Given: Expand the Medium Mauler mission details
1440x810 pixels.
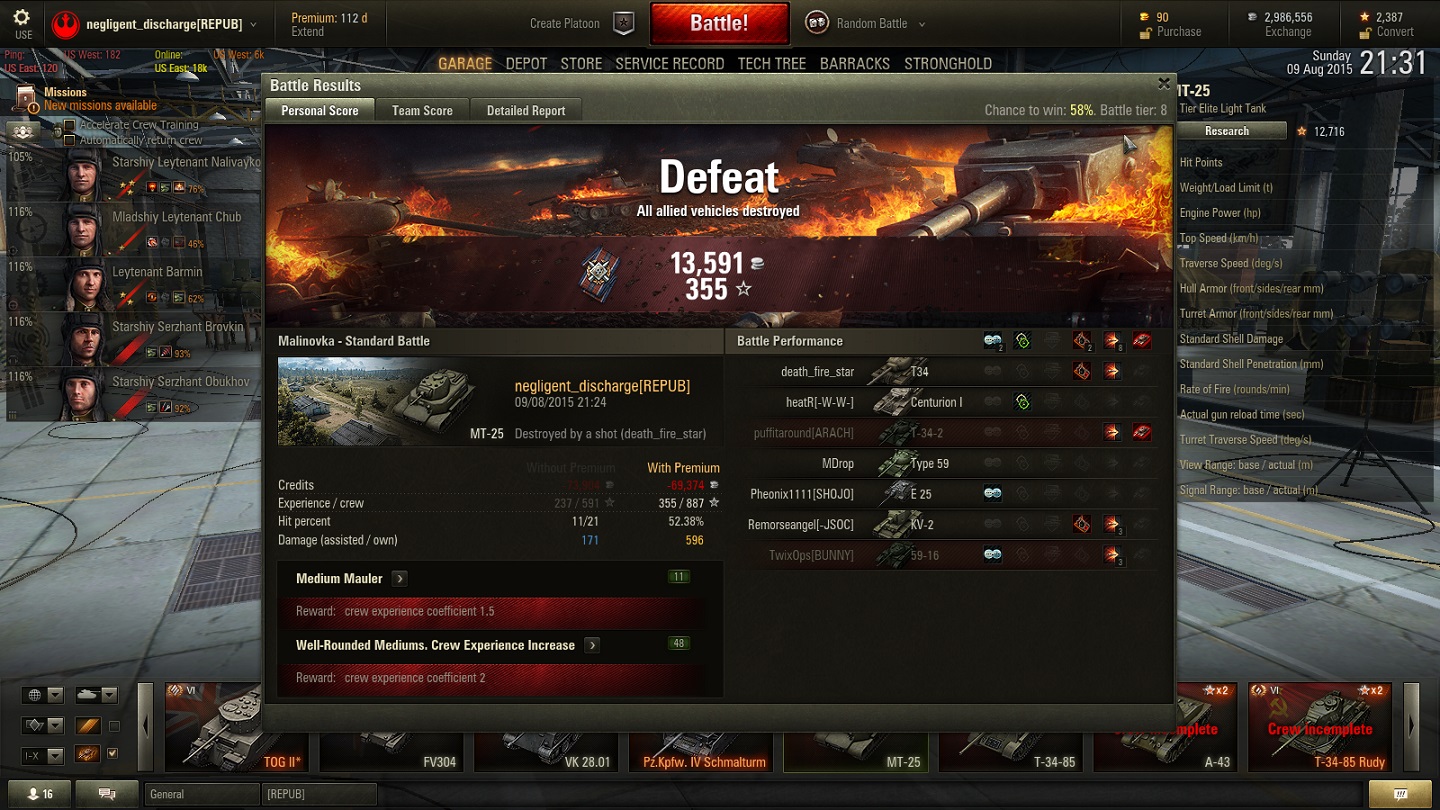Looking at the screenshot, I should pyautogui.click(x=399, y=578).
